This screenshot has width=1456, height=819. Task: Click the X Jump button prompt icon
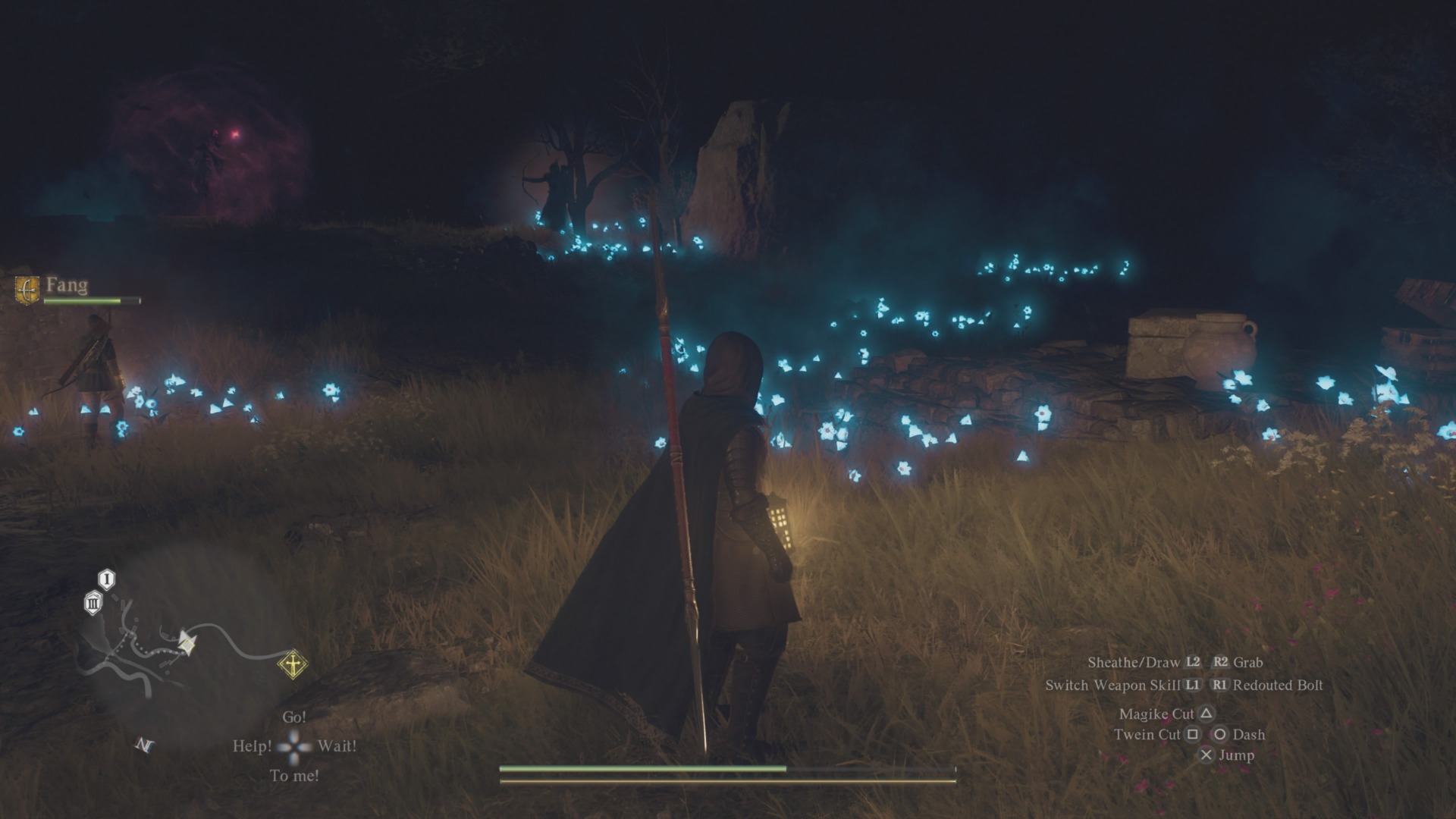(x=1207, y=755)
